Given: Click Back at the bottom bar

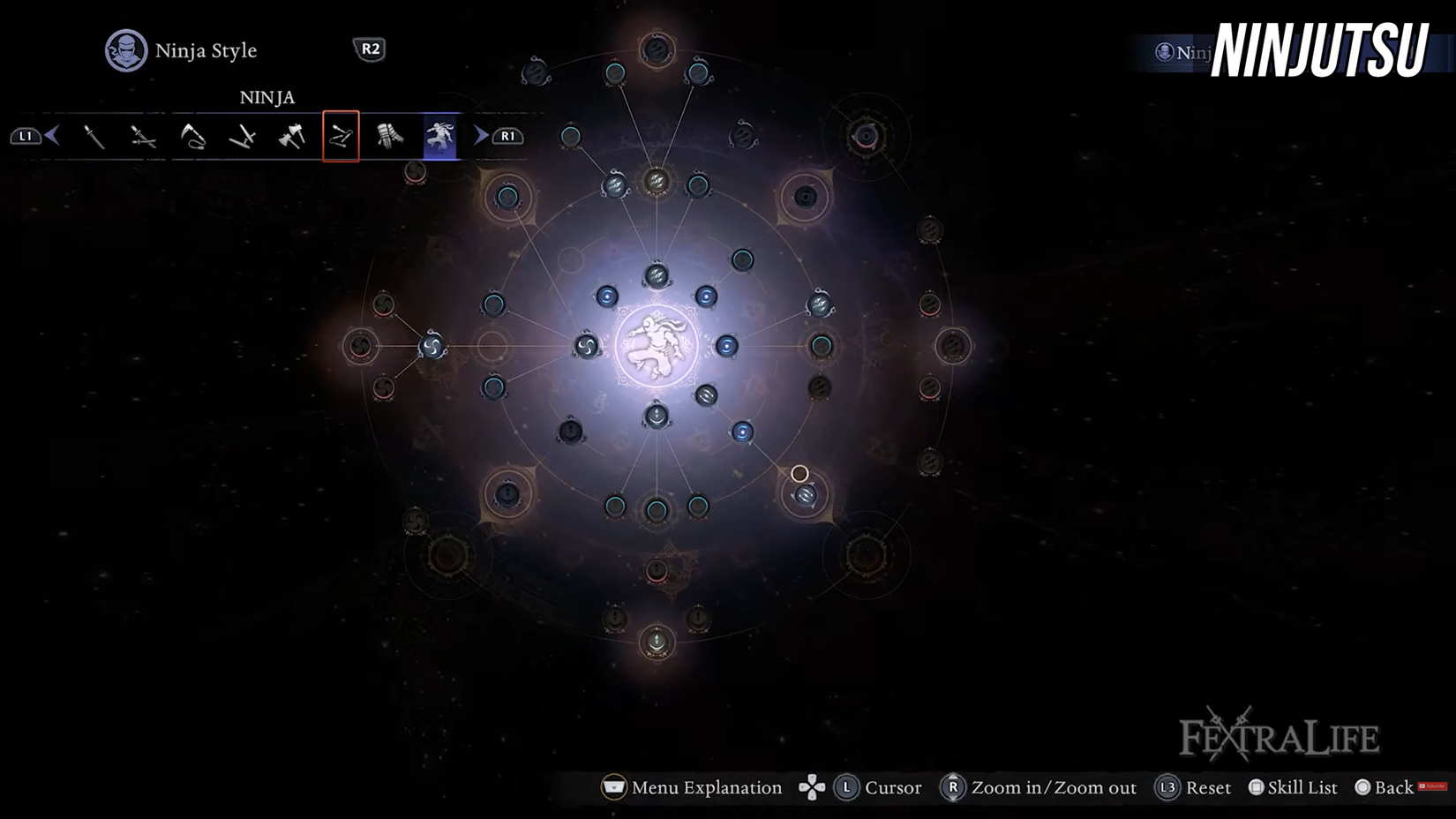Looking at the screenshot, I should coord(1390,787).
